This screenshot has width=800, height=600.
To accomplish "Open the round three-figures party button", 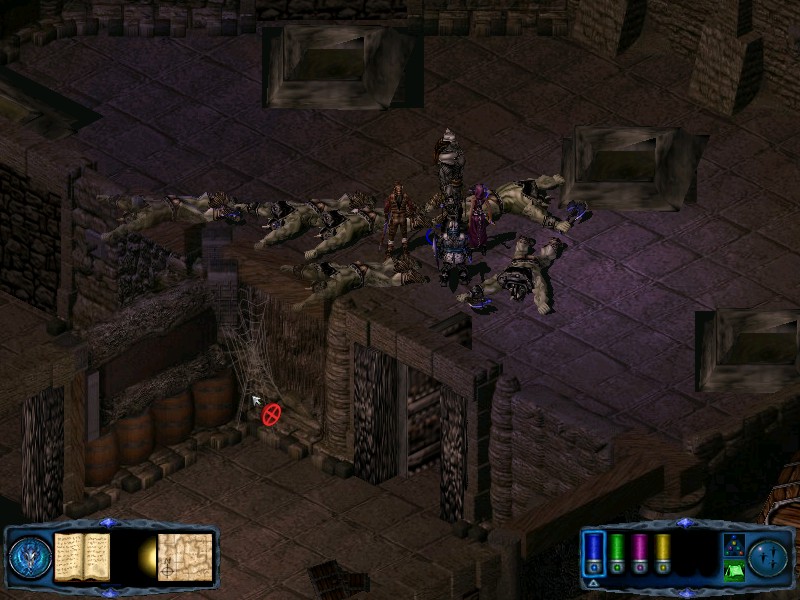I will pos(766,556).
